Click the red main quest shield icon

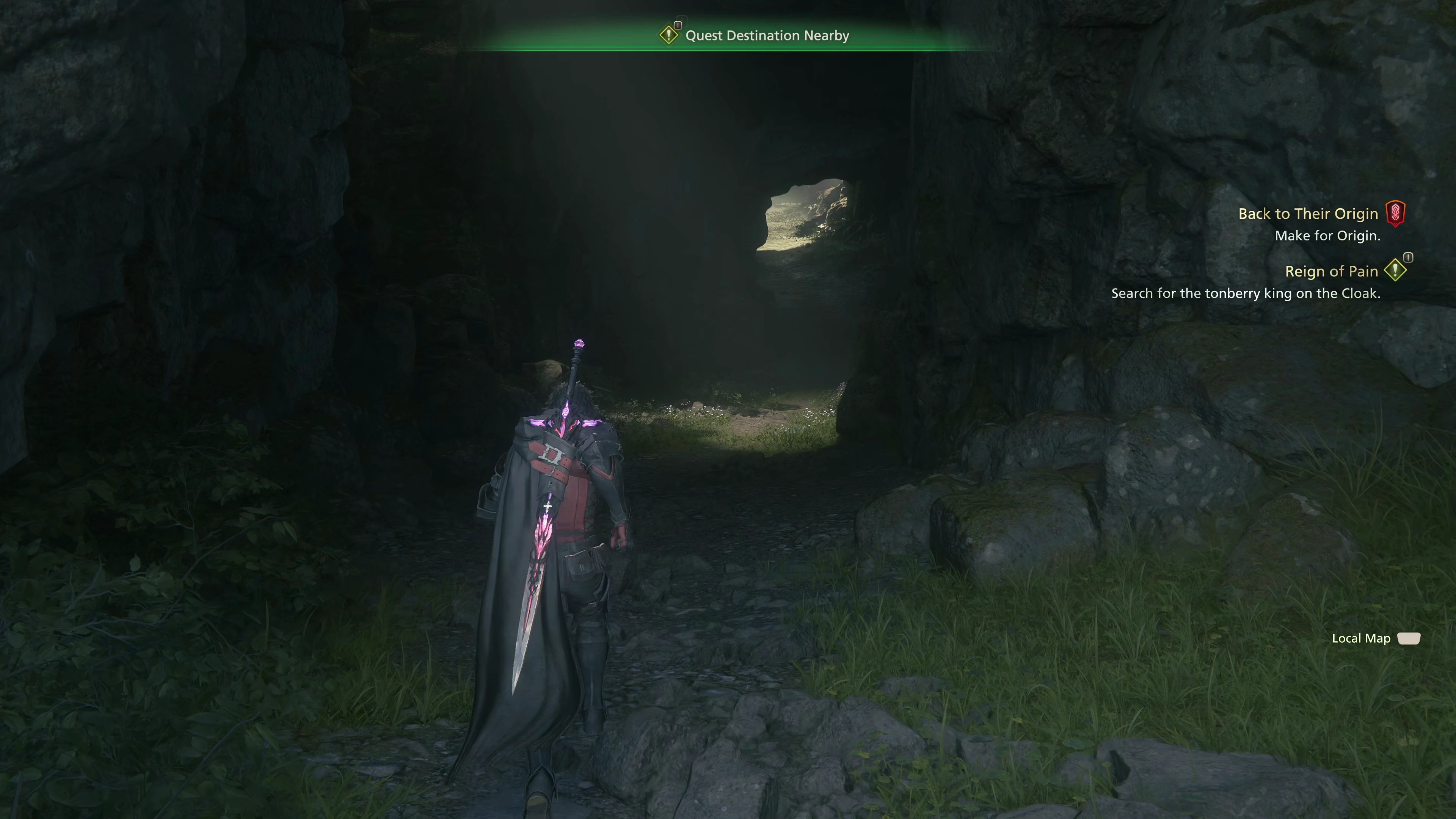(1395, 213)
